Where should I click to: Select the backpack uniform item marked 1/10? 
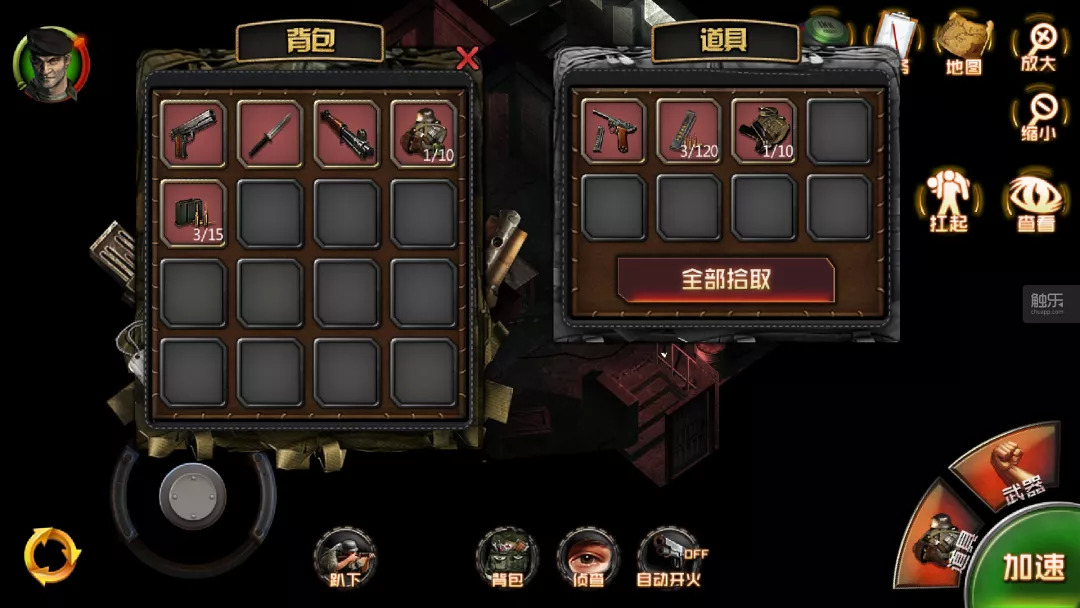tap(423, 133)
